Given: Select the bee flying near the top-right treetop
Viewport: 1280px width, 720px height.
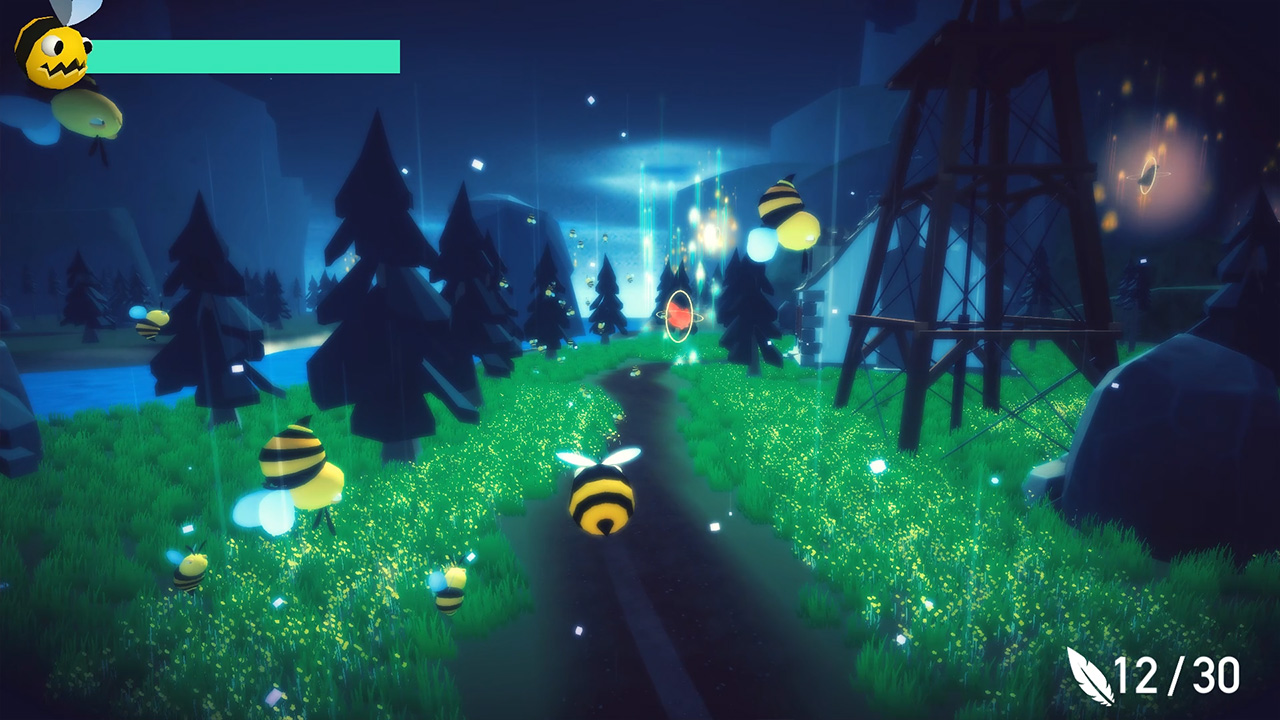Looking at the screenshot, I should [785, 205].
